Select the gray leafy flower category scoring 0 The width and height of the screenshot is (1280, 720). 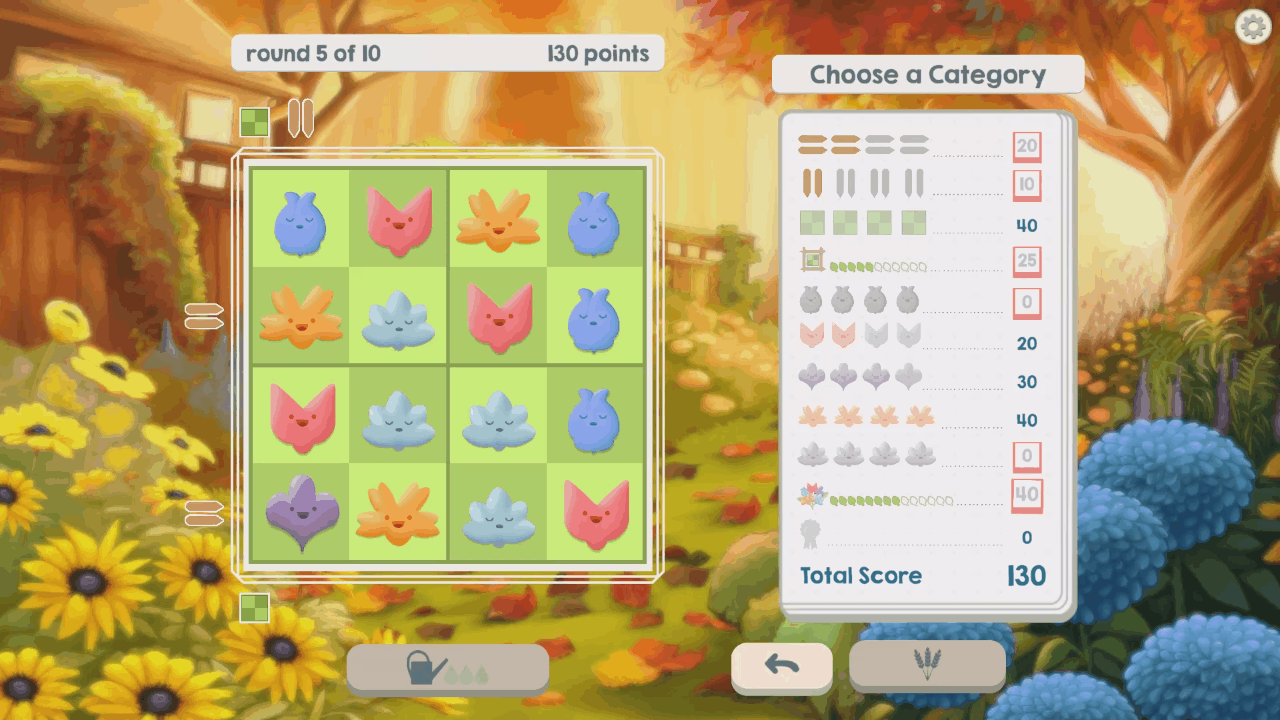point(1027,457)
